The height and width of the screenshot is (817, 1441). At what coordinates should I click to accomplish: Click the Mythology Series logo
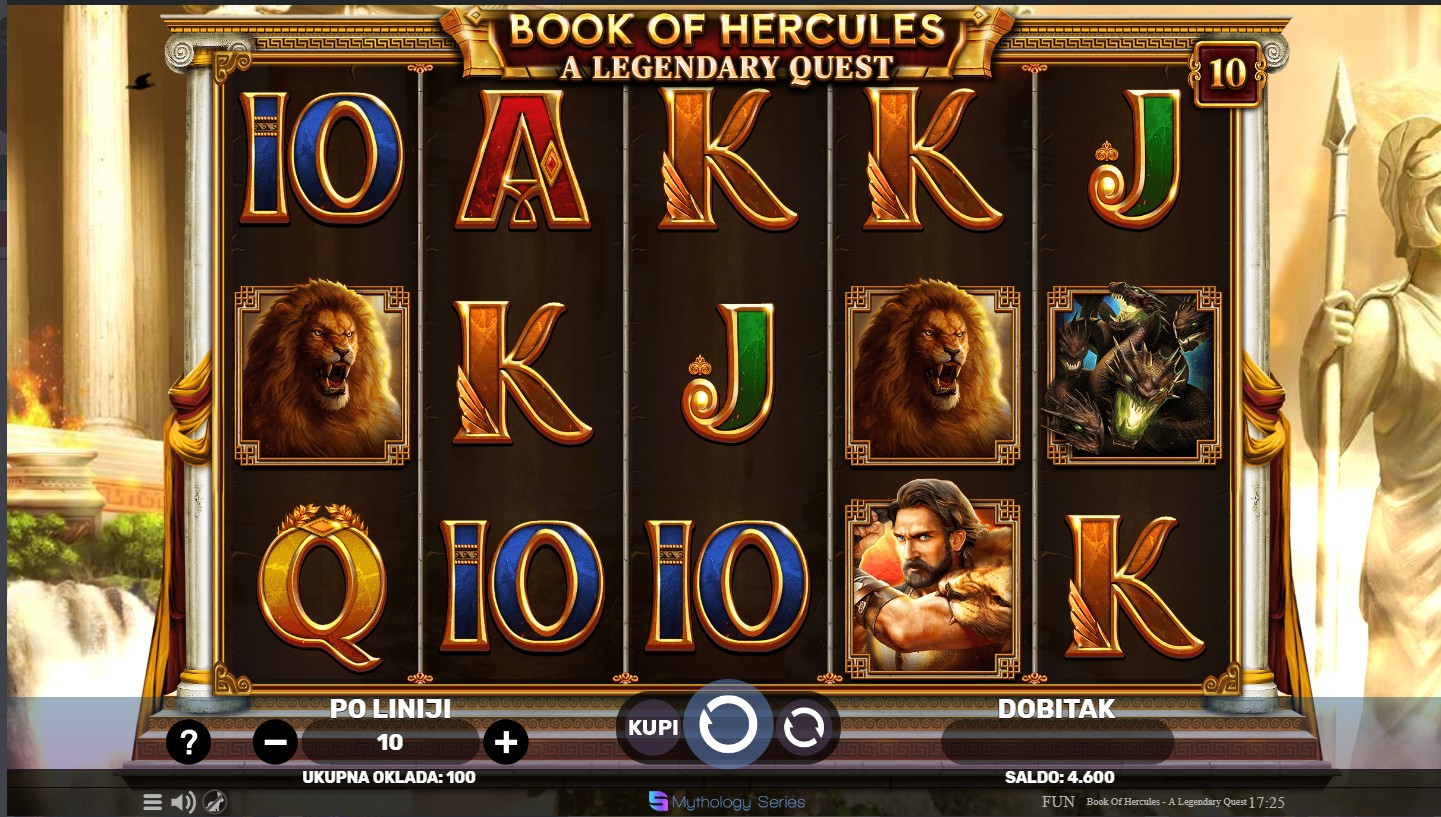click(x=727, y=802)
